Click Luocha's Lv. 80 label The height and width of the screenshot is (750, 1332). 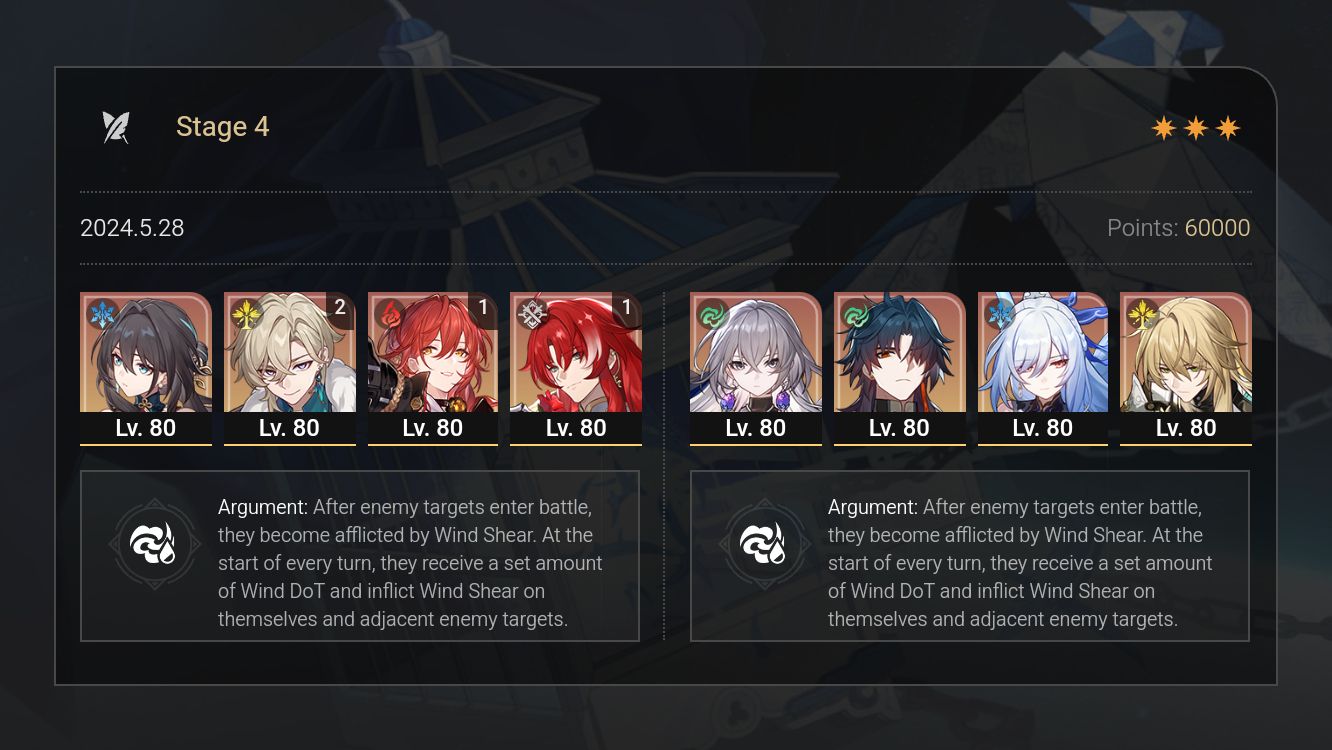(1186, 428)
